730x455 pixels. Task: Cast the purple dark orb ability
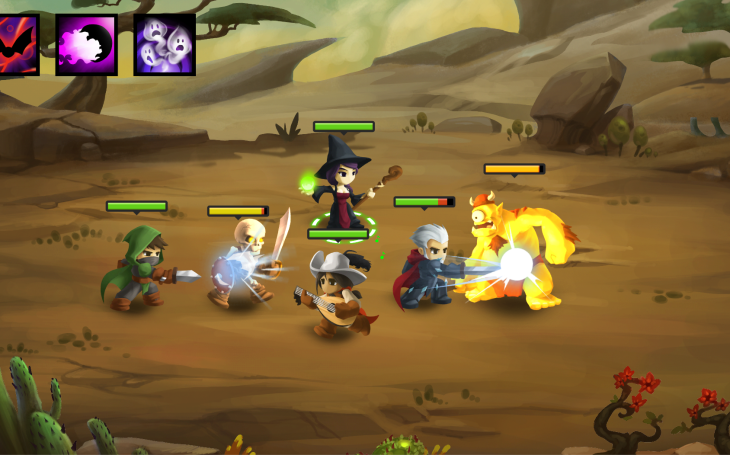(x=86, y=45)
